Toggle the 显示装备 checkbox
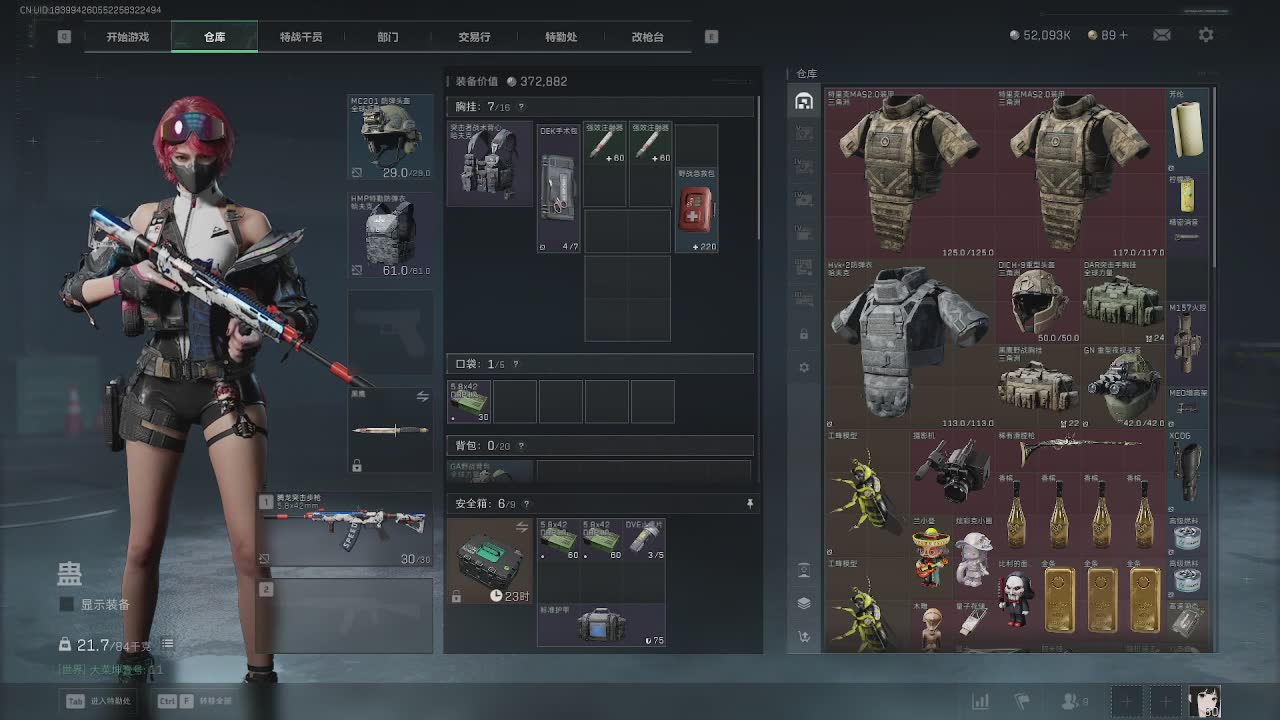 coord(67,604)
